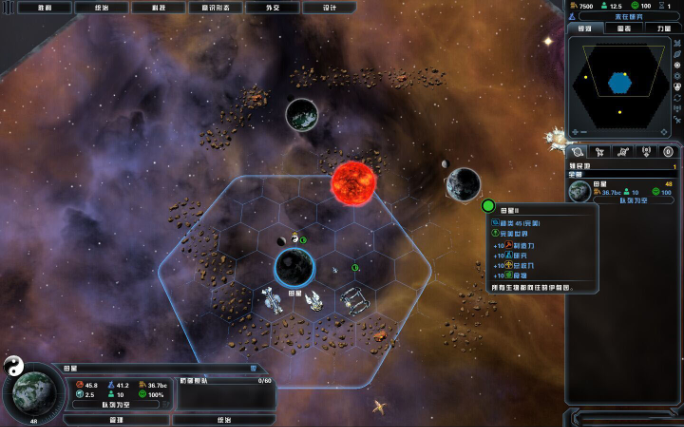The image size is (684, 427).
Task: Click the wide button under the build queue
Action: point(224,420)
